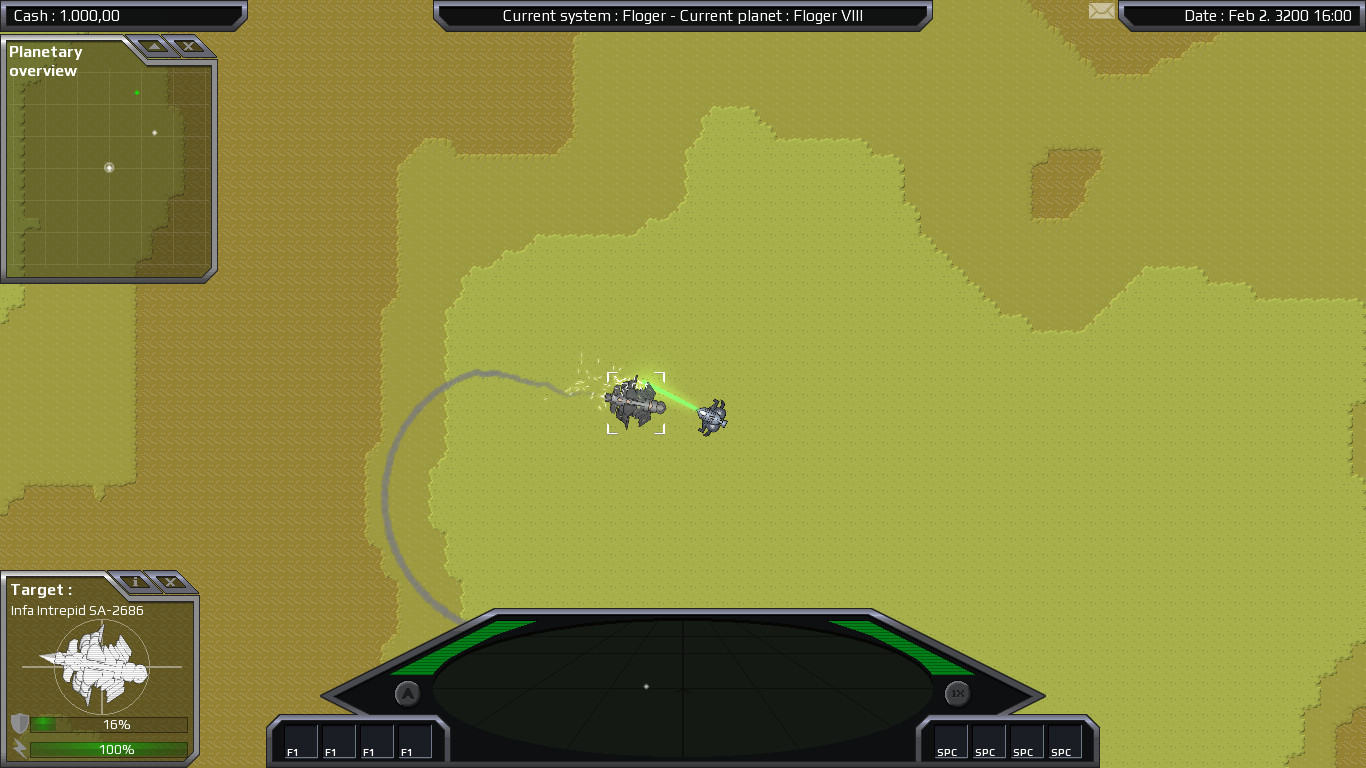This screenshot has width=1366, height=768.
Task: Click the round A button on console
Action: 407,693
